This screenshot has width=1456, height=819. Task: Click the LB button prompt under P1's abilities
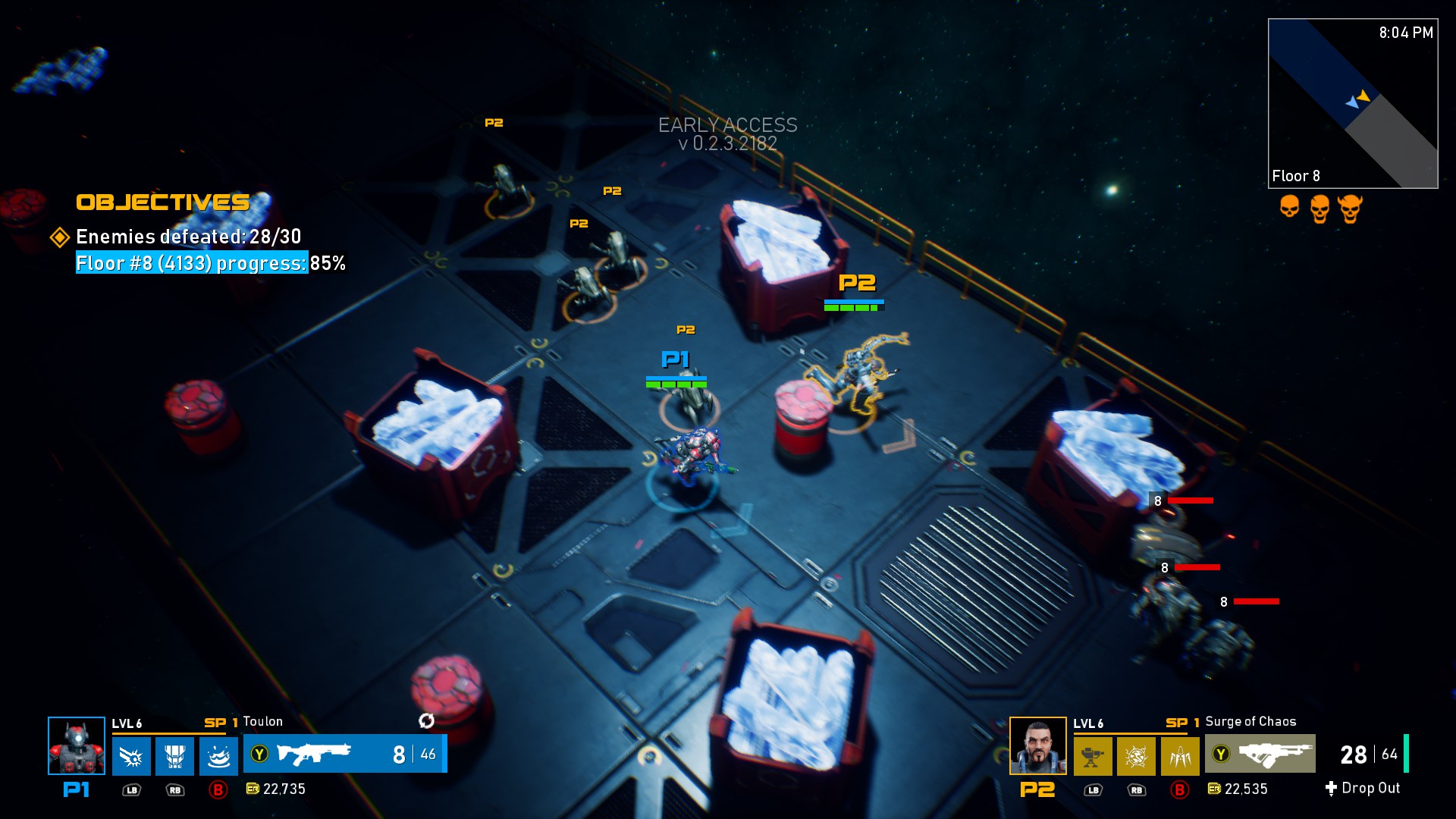132,789
